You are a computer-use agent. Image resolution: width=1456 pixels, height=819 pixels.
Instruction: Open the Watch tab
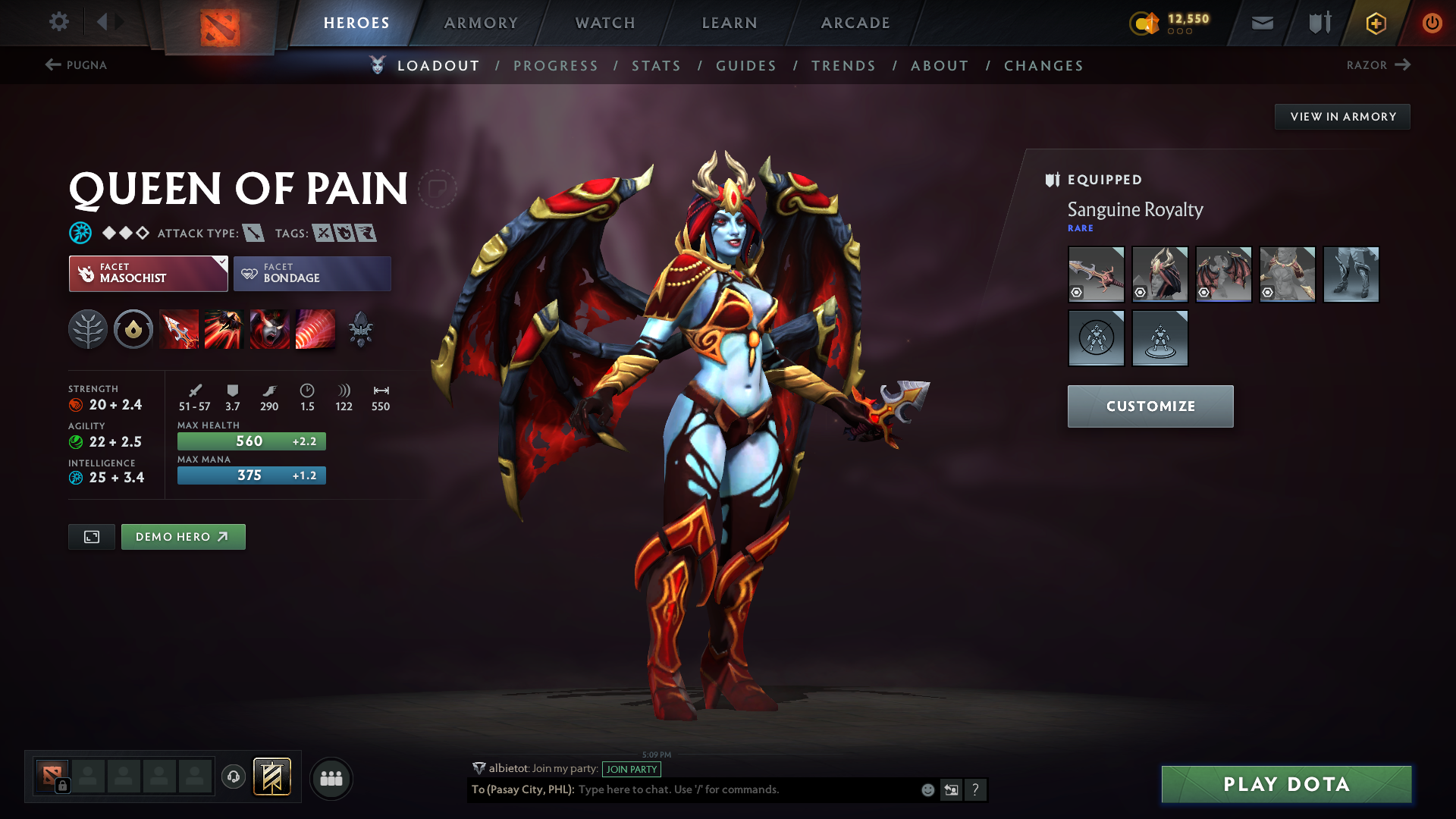[605, 23]
